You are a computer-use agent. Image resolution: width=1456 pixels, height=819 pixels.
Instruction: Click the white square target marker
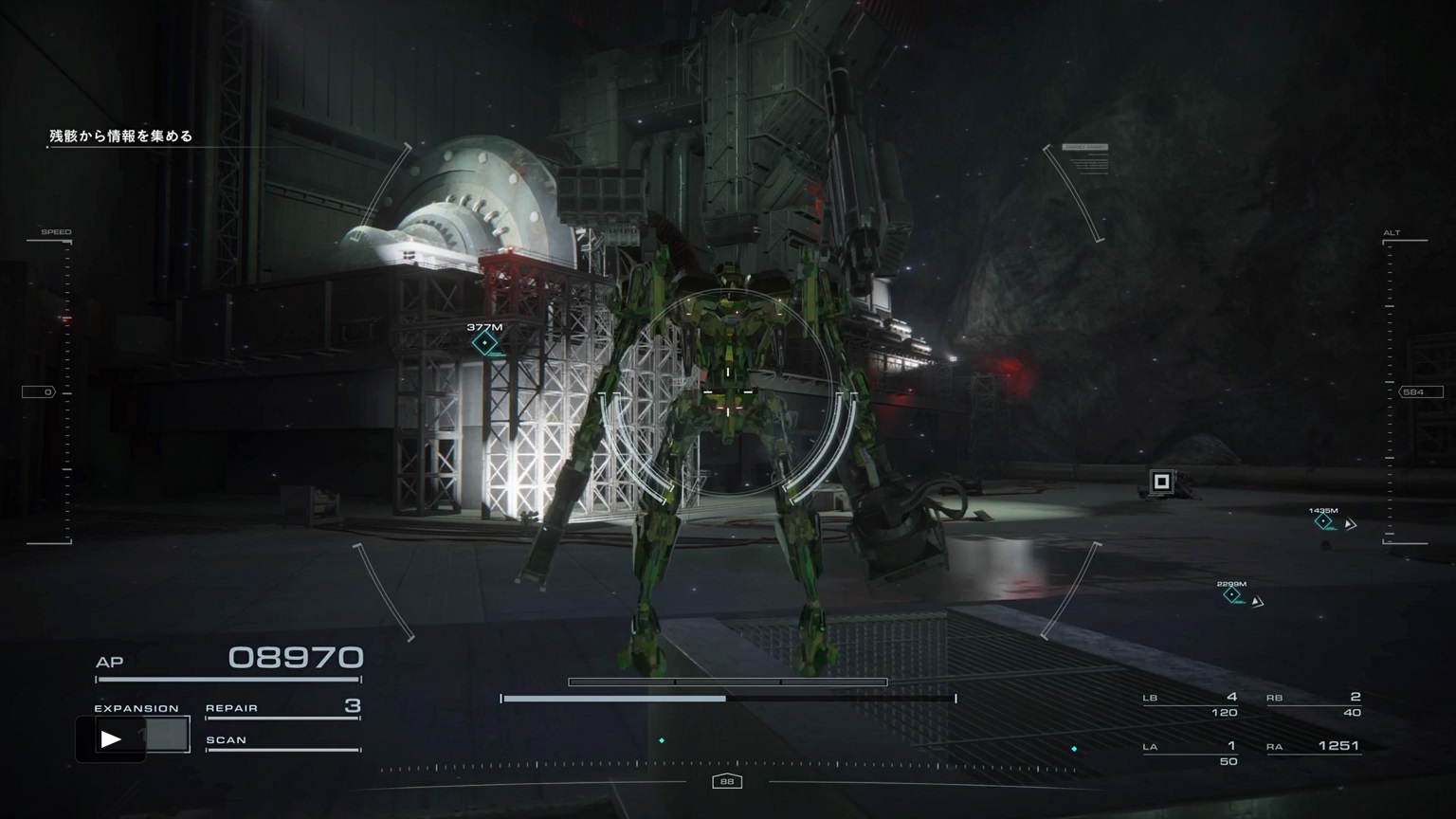tap(1161, 482)
